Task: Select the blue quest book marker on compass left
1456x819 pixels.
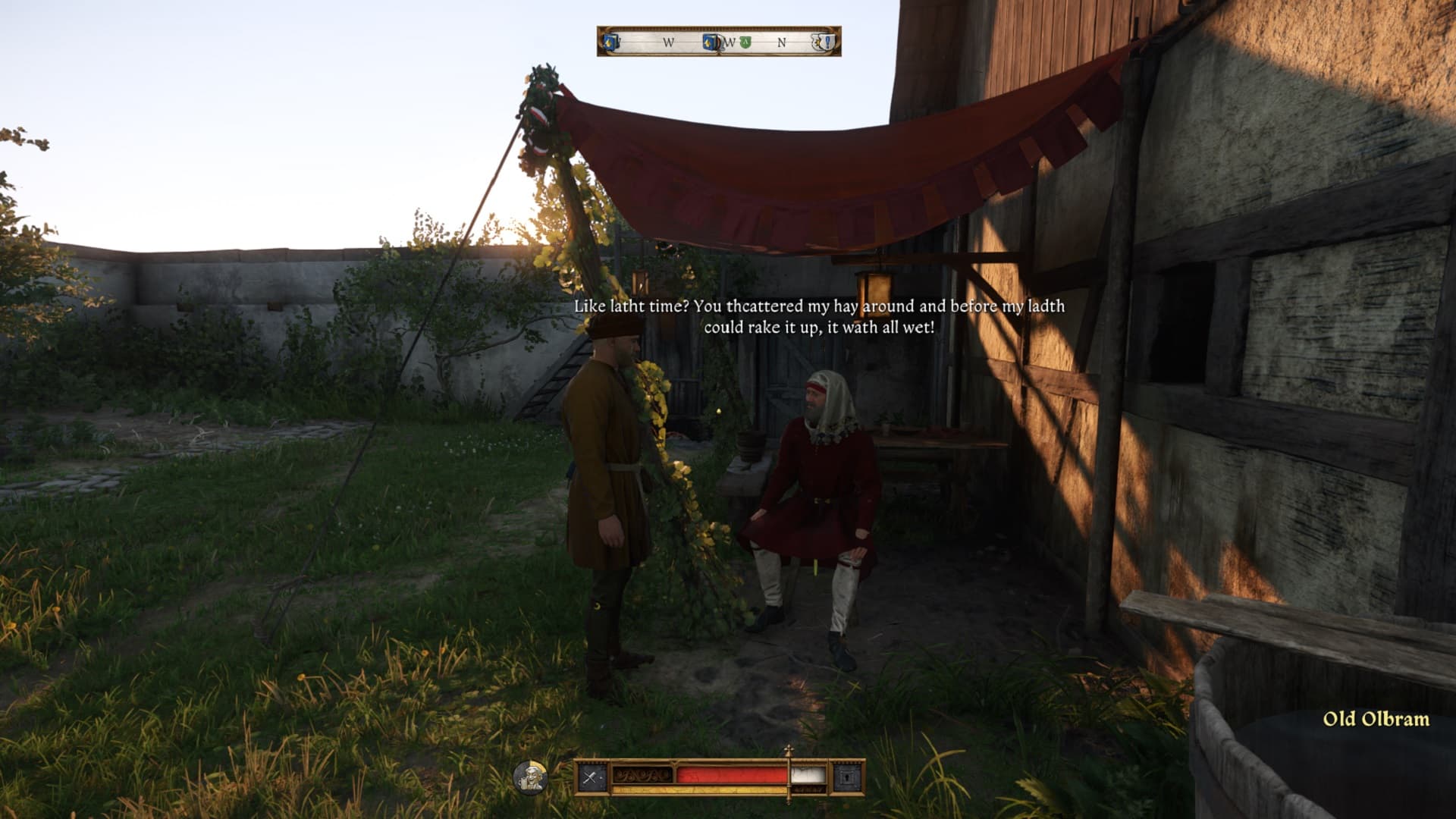Action: point(611,42)
